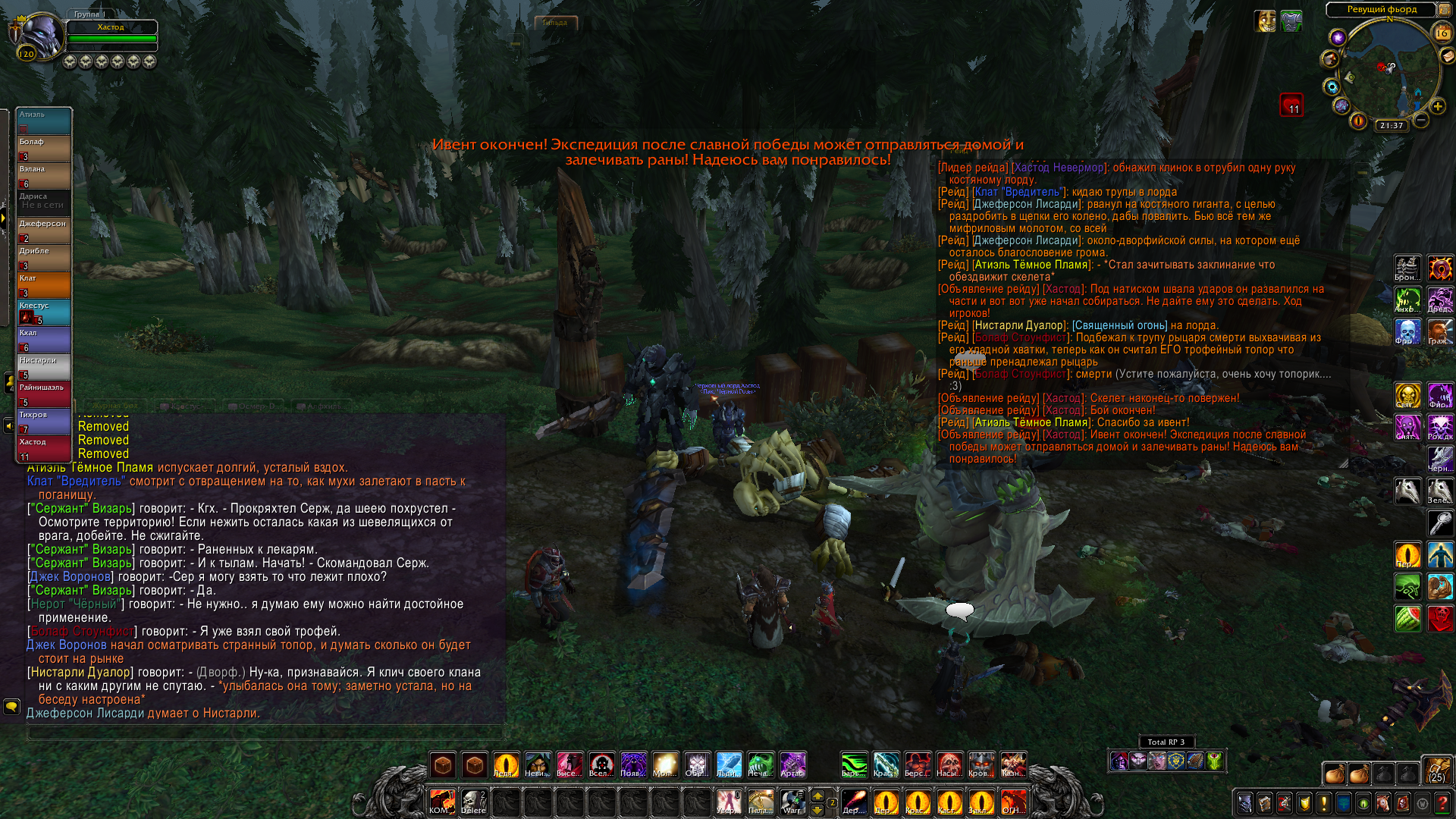The height and width of the screenshot is (819, 1456).
Task: Open the mounts collection horse button
Action: [x=1383, y=803]
